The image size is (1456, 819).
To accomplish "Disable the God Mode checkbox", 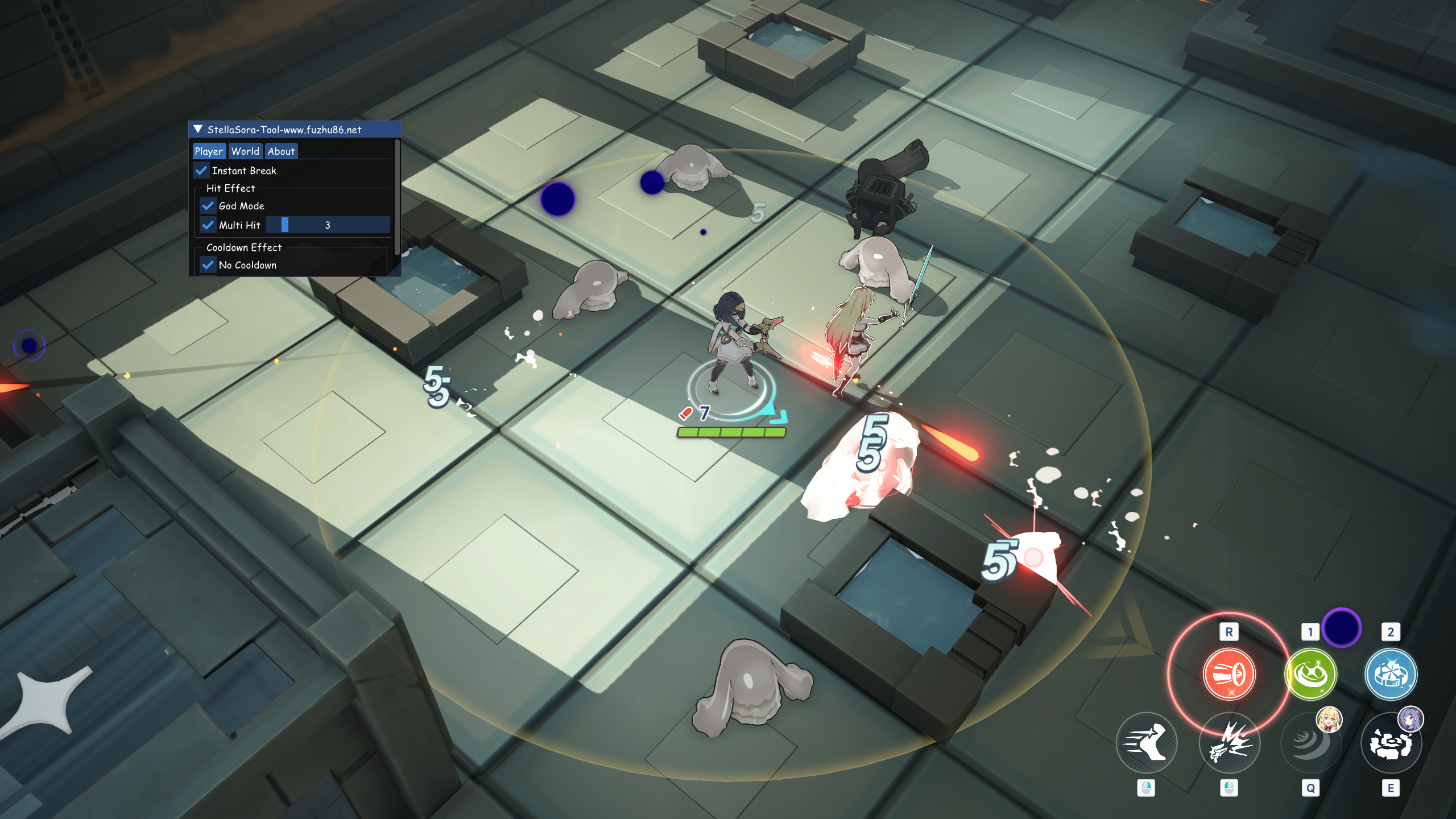I will tap(208, 206).
